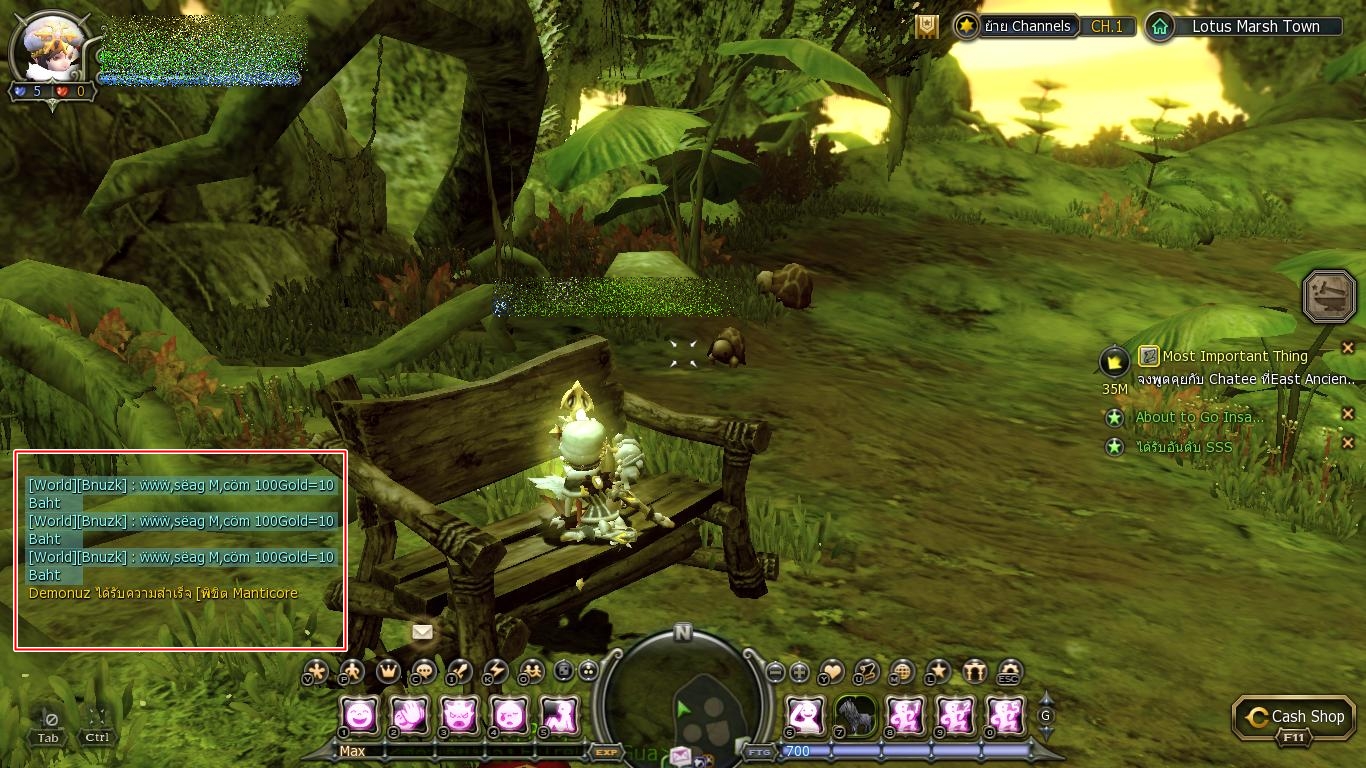The width and height of the screenshot is (1366, 768).
Task: Use the waving hand emote in slot 2
Action: click(x=410, y=715)
